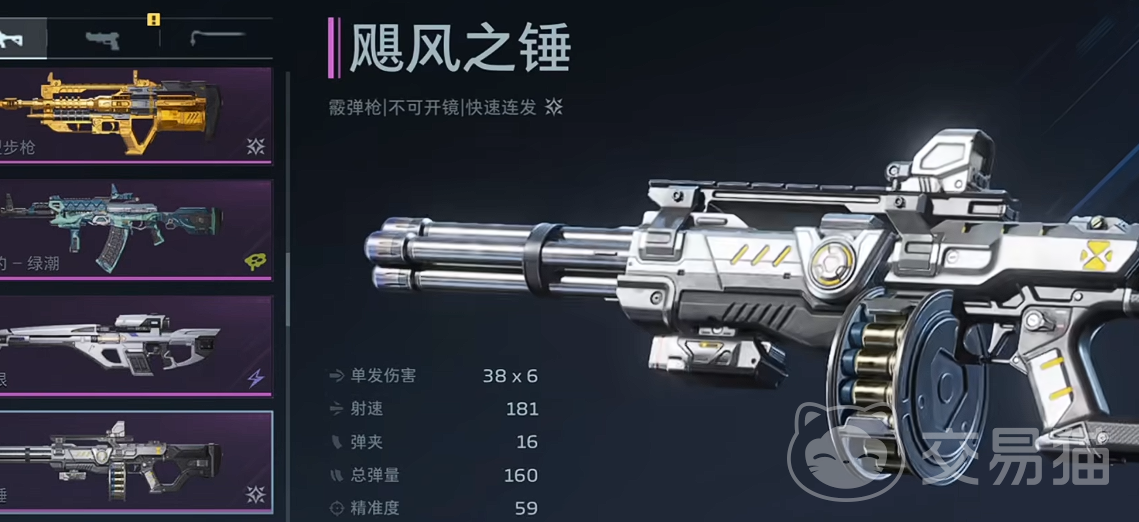
Task: Select the silver minigun shotgun card
Action: (x=135, y=460)
